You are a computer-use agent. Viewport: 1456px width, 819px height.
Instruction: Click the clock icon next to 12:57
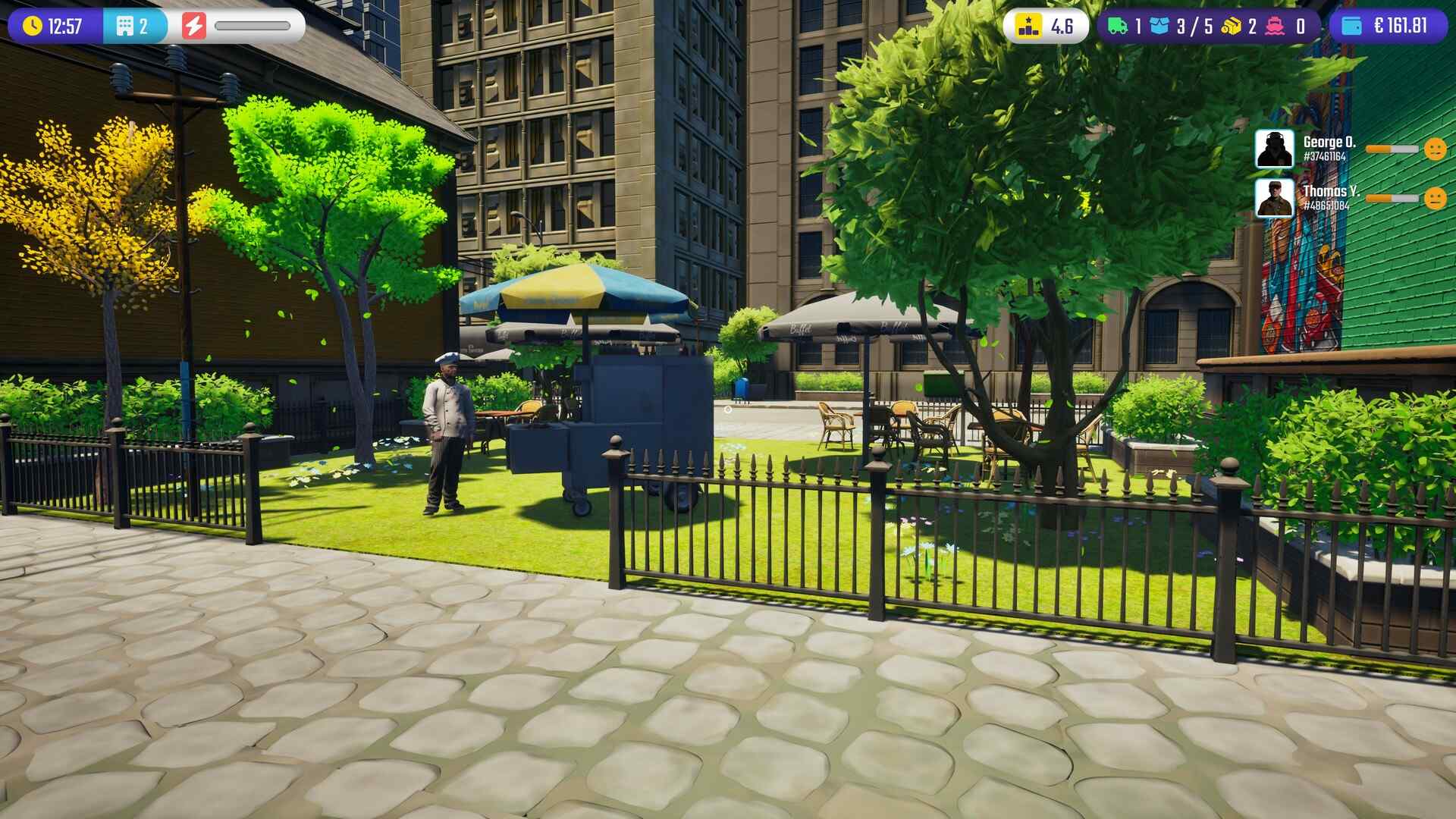pos(31,24)
